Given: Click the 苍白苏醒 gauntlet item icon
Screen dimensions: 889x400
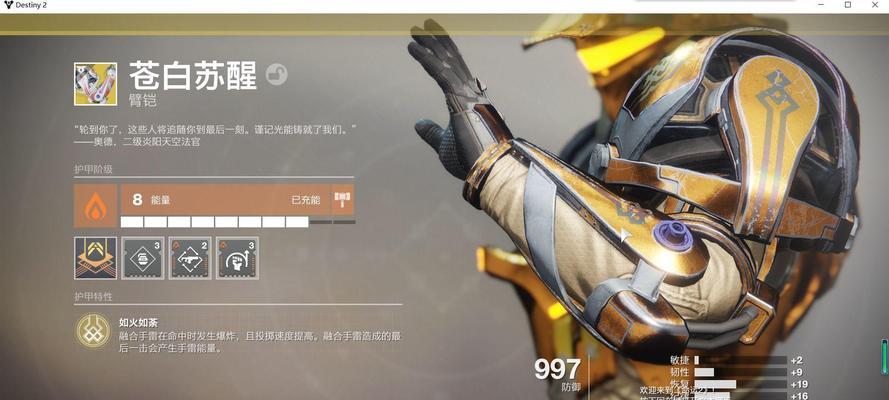Looking at the screenshot, I should 95,84.
